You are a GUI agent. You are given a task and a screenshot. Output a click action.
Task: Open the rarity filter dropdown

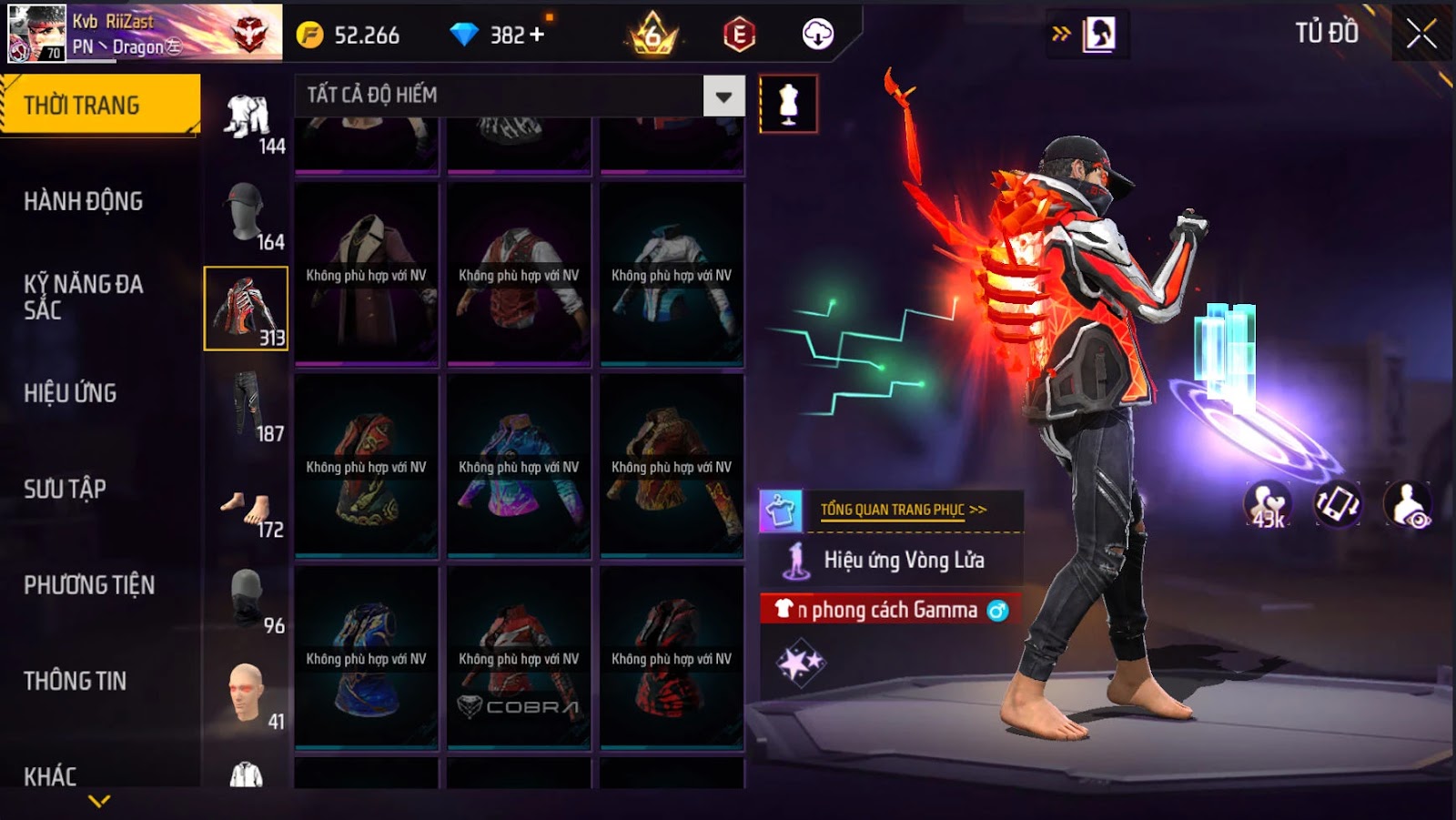723,96
